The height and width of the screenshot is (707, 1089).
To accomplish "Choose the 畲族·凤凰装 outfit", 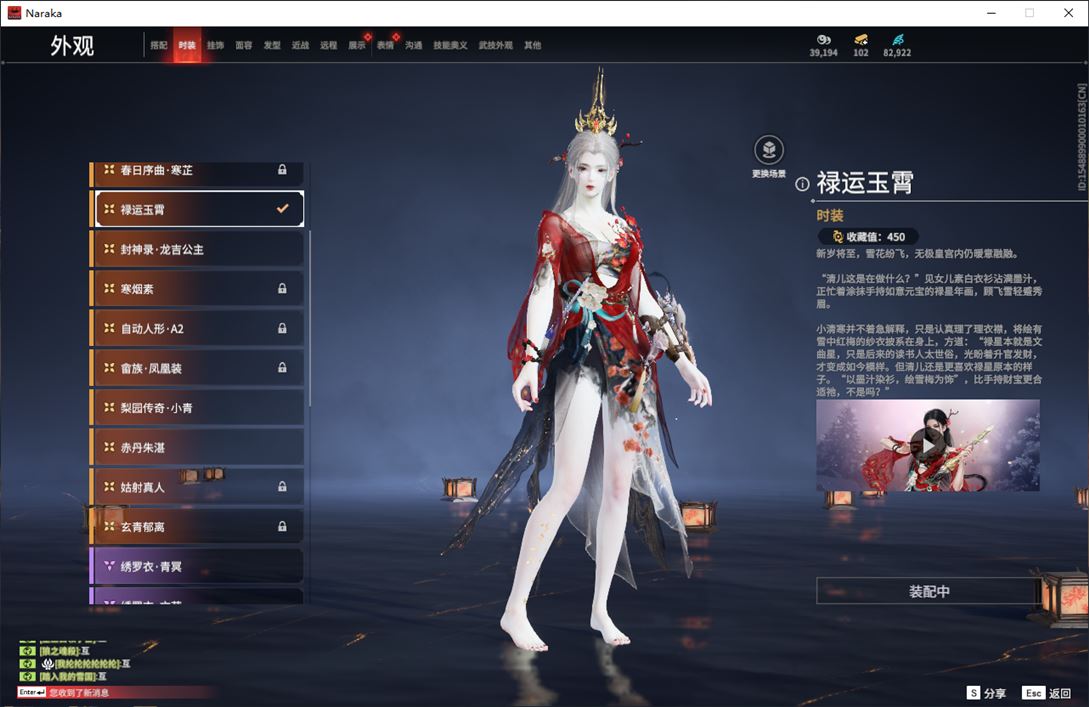I will (x=197, y=368).
